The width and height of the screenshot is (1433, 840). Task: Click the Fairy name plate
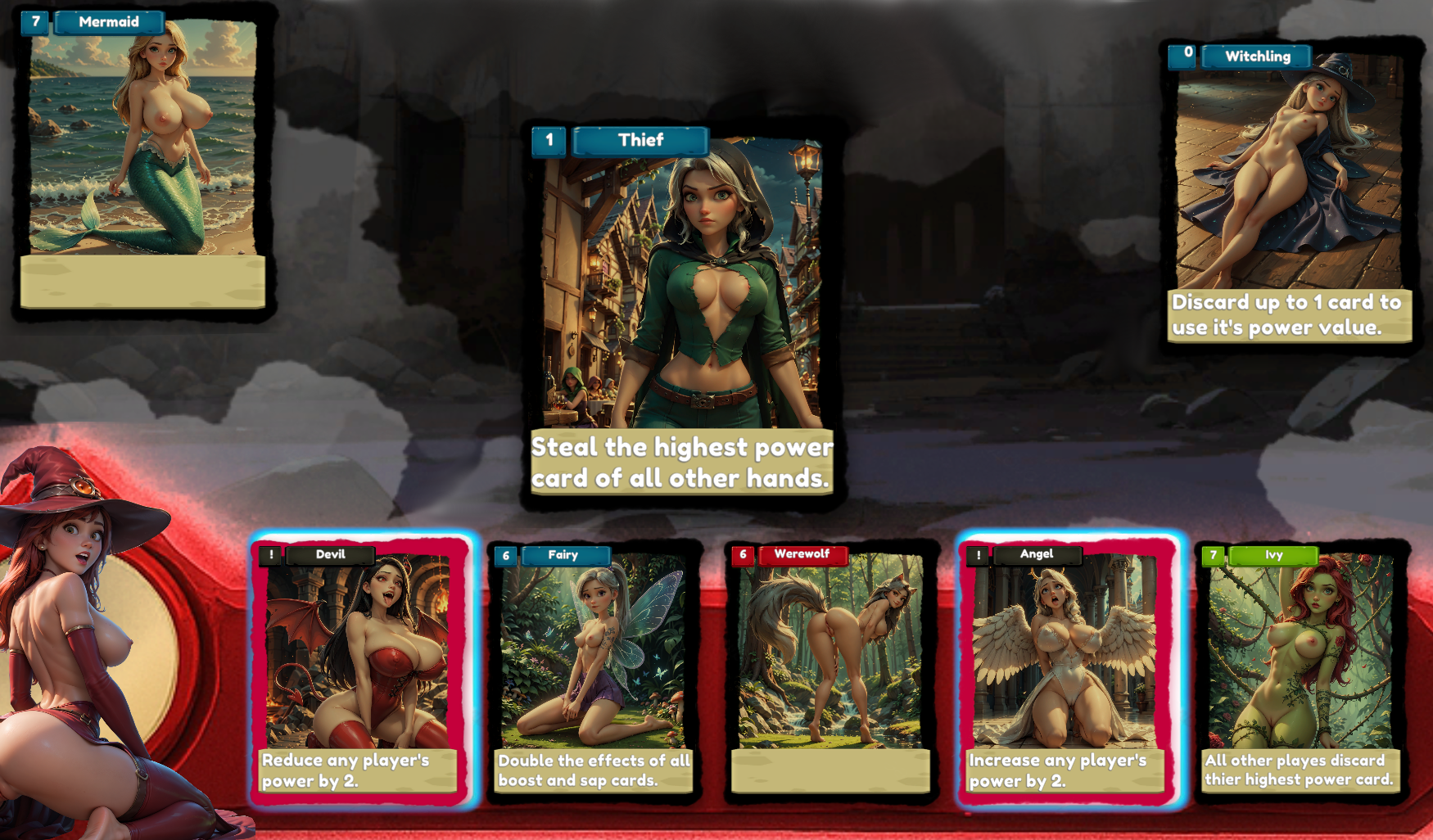coord(565,555)
